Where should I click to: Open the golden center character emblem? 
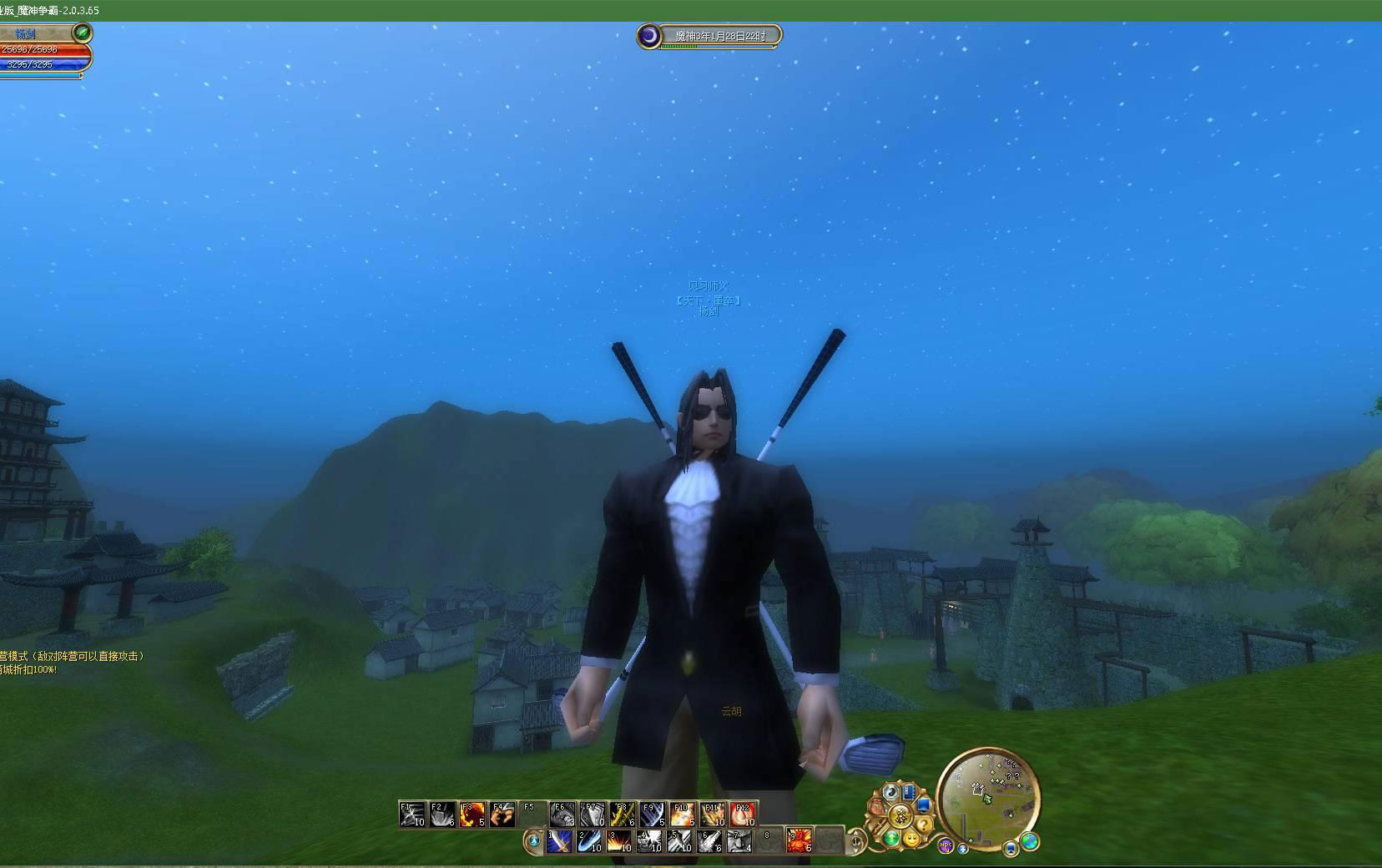point(901,815)
